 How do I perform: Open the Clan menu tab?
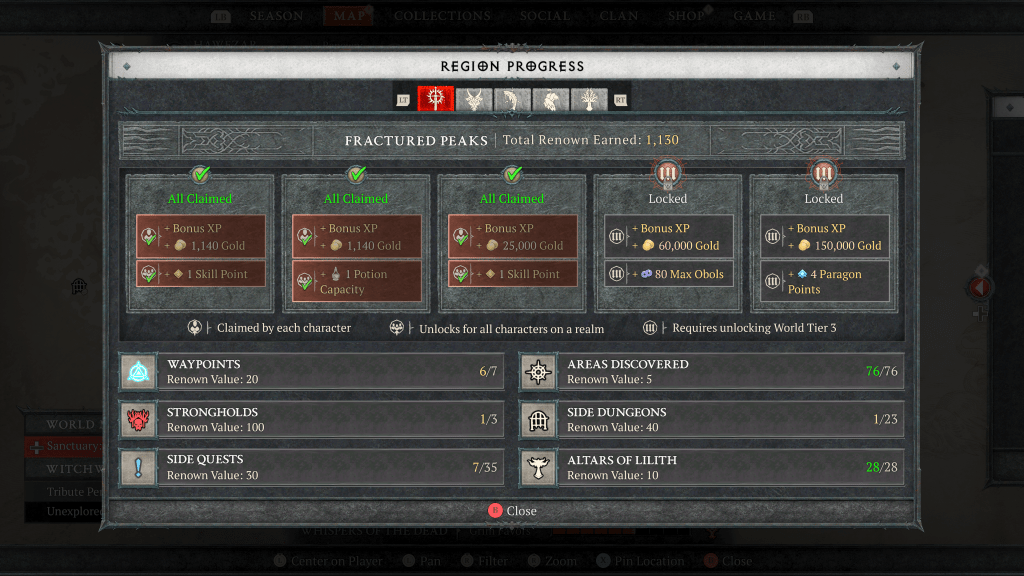click(x=618, y=16)
